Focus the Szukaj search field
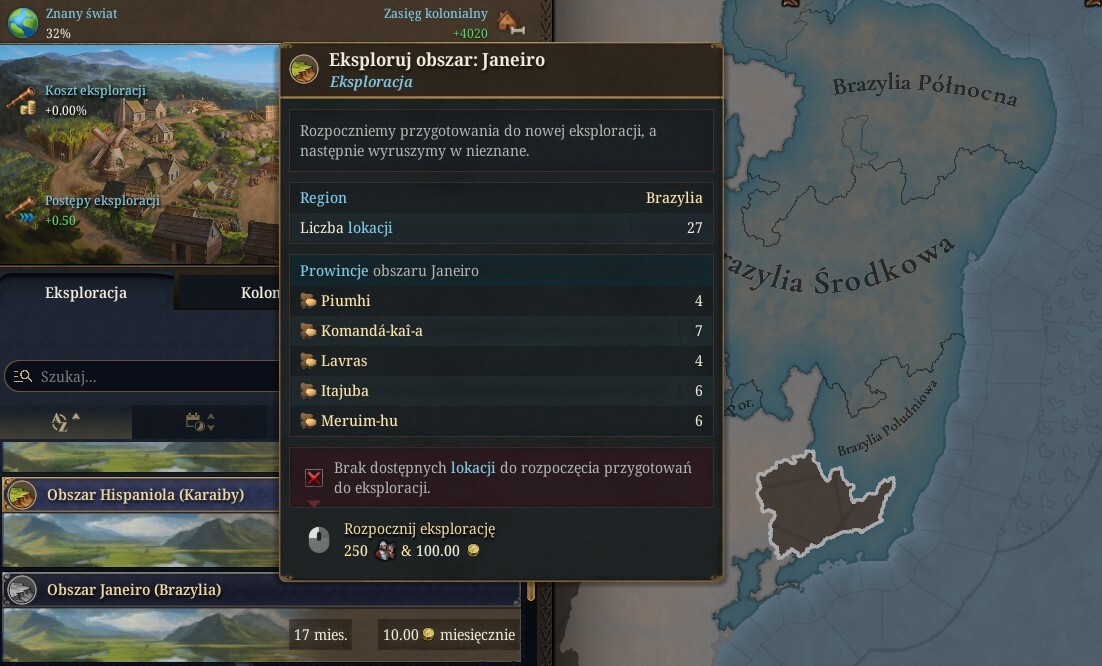This screenshot has height=666, width=1102. coord(150,376)
